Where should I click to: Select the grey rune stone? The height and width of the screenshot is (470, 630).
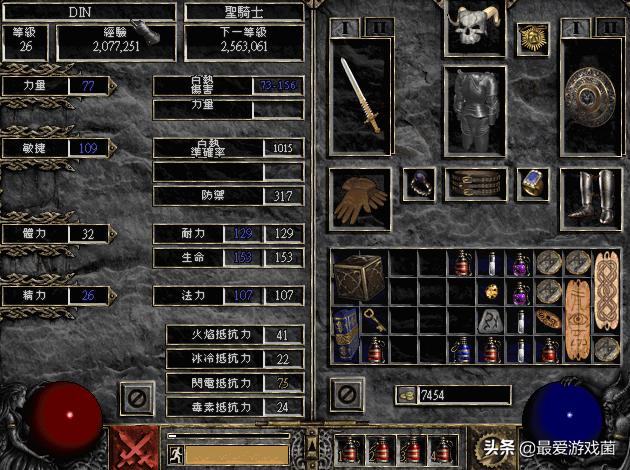tap(492, 320)
